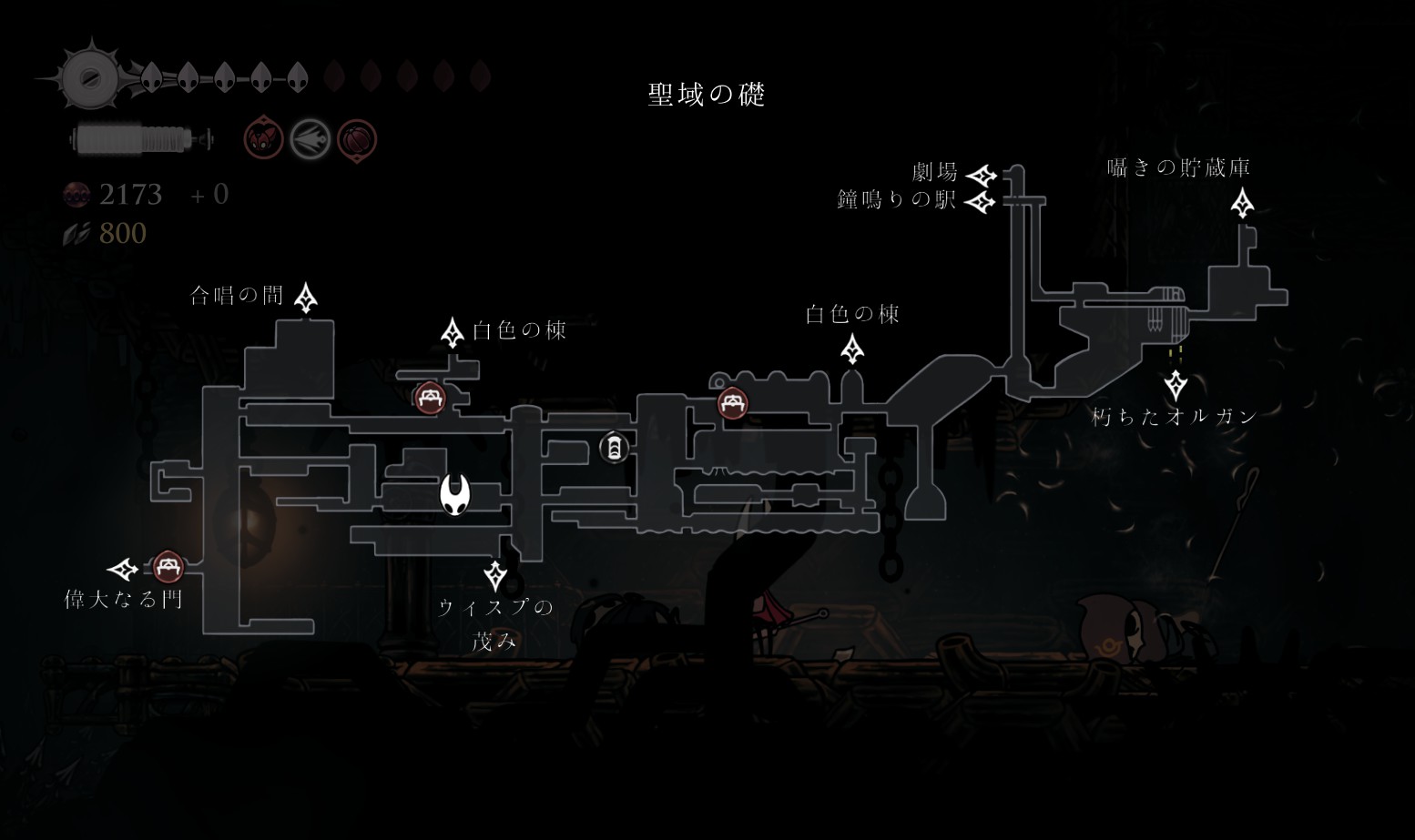Screen dimensions: 1415x840
Task: Click the ウィスプの茂み exit arrow marker
Action: click(x=495, y=575)
